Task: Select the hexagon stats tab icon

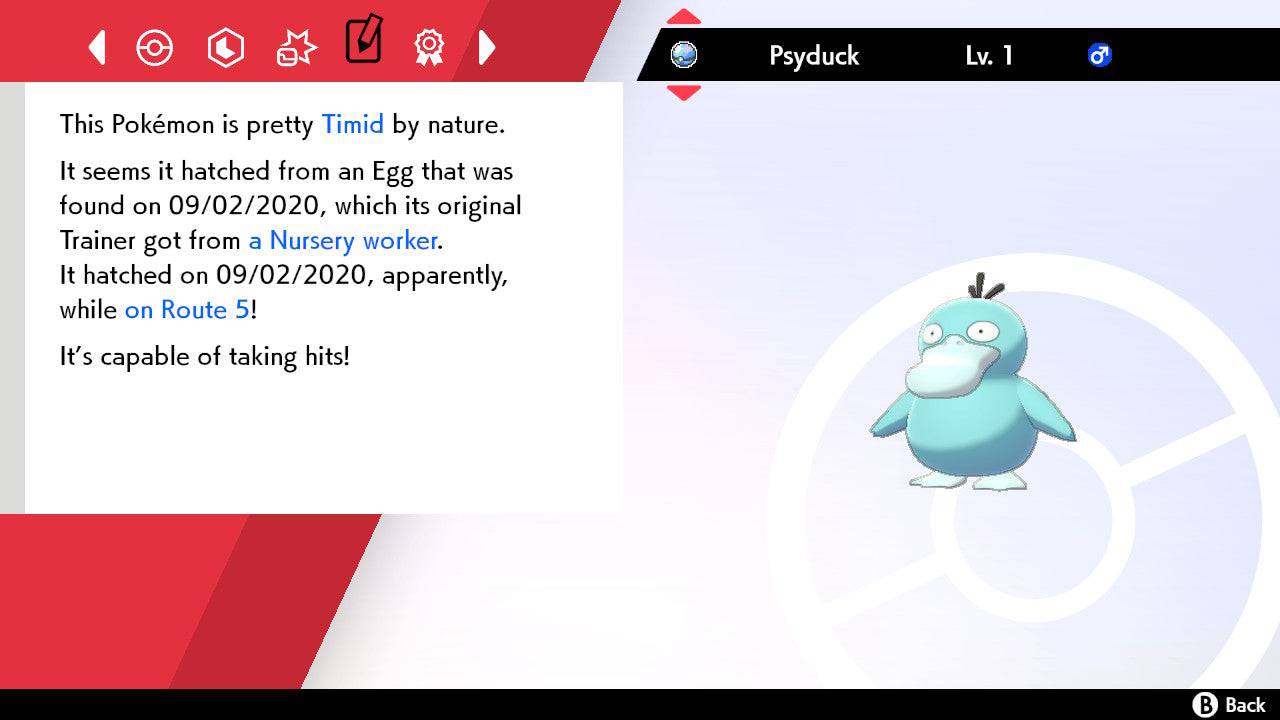Action: 226,47
